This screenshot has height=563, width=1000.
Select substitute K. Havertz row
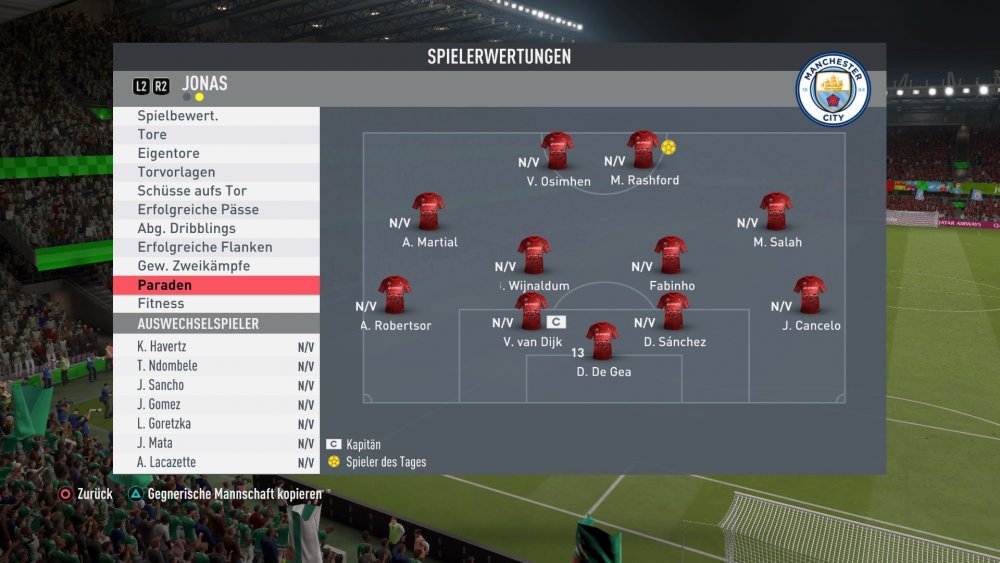216,347
